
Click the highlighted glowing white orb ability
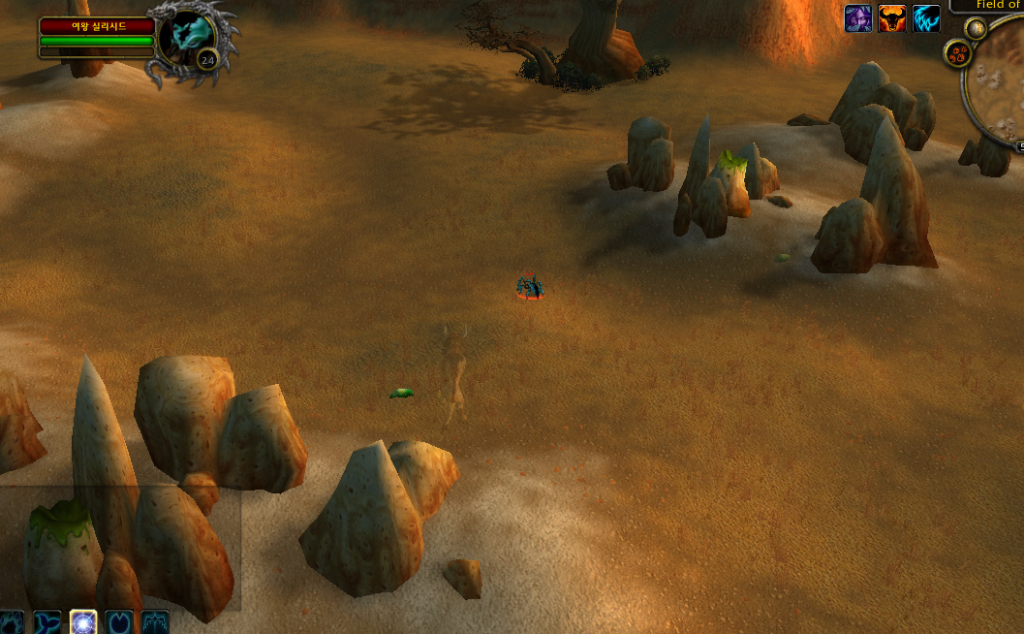coord(83,622)
